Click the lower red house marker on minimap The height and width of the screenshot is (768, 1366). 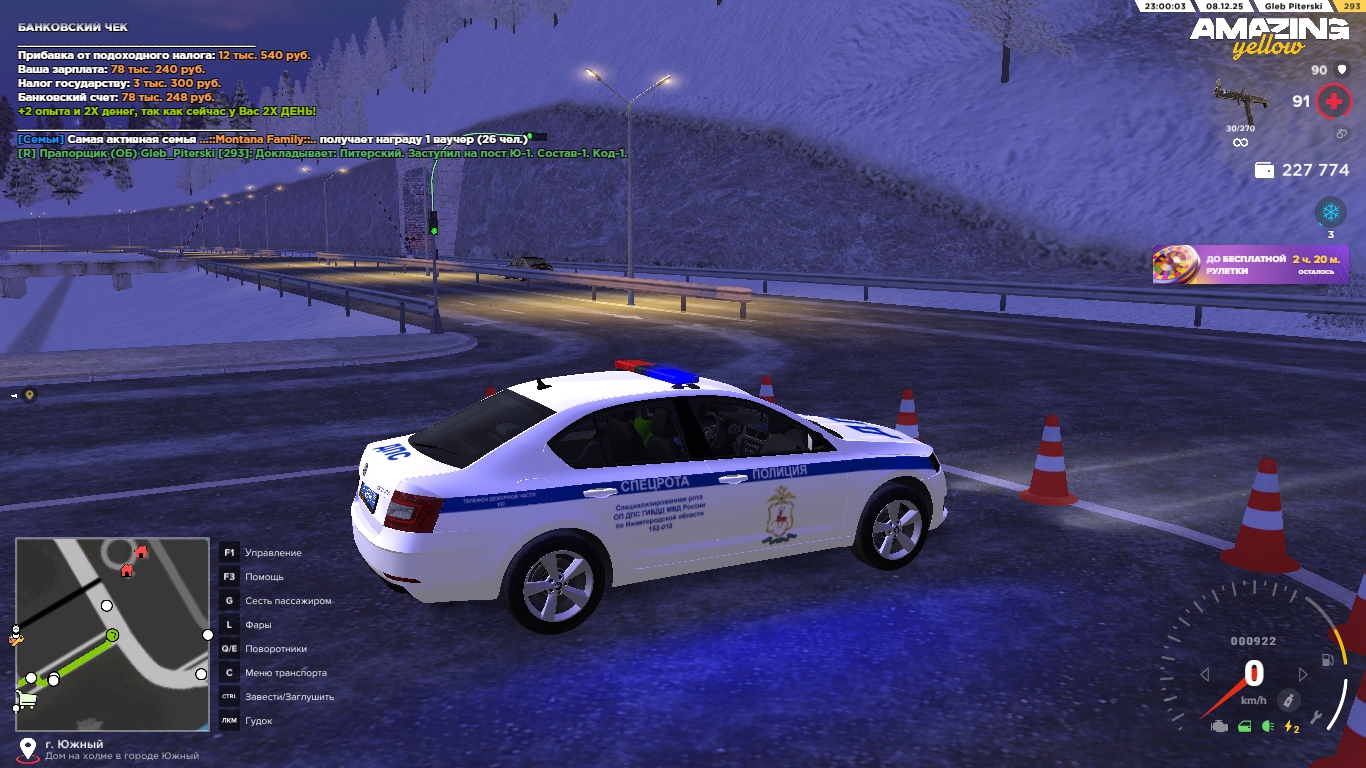[127, 570]
